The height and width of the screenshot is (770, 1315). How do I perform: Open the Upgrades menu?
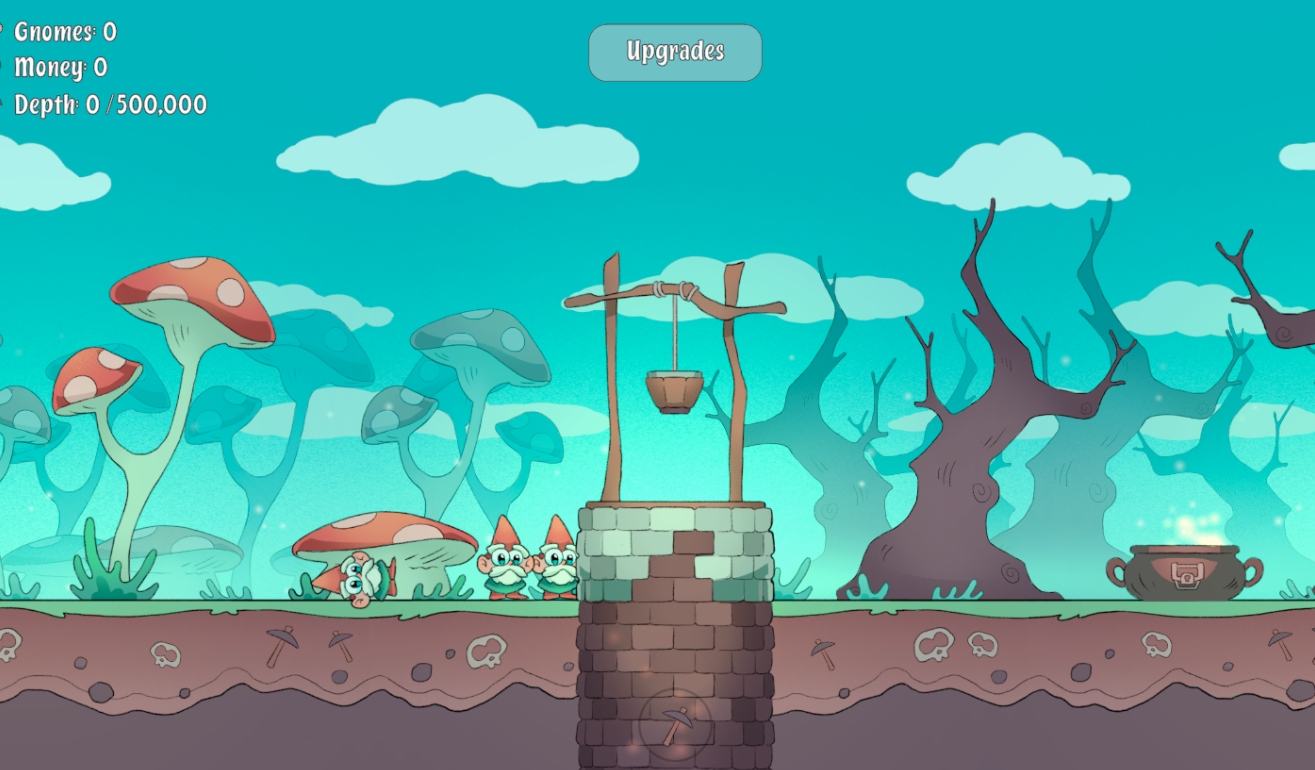675,52
